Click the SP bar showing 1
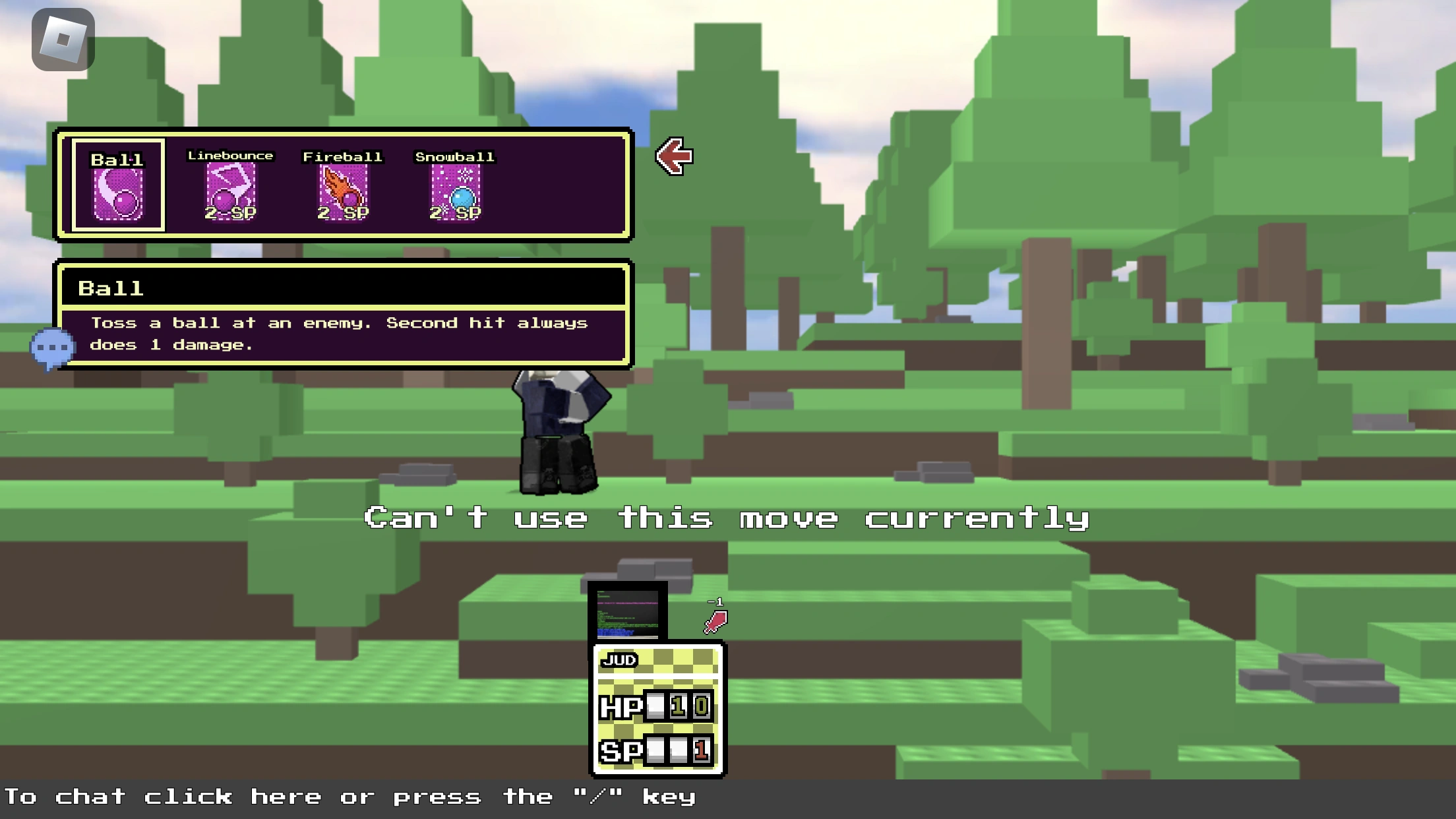Screen dimensions: 1456x819 pos(659,750)
